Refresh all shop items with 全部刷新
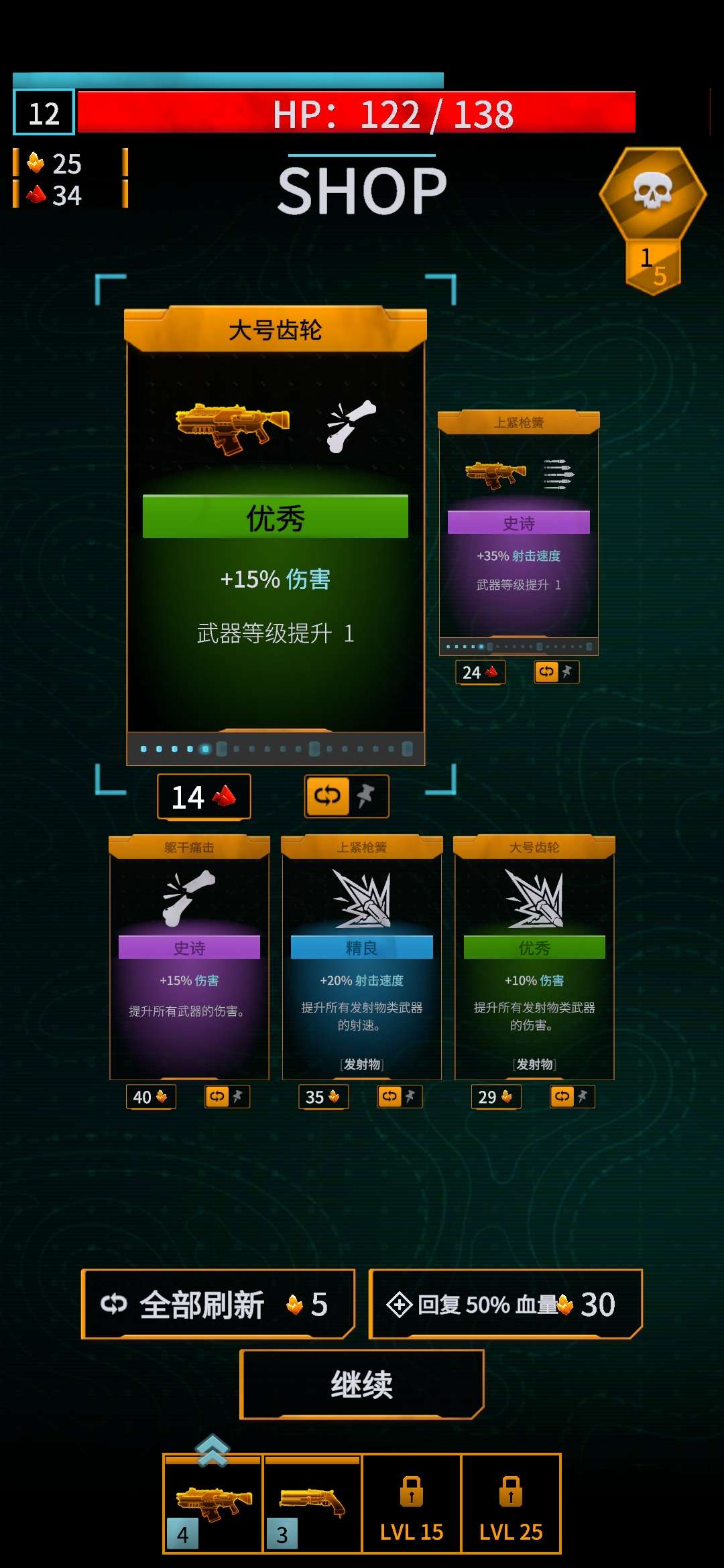Screen dimensions: 724x1568 pos(218,1304)
